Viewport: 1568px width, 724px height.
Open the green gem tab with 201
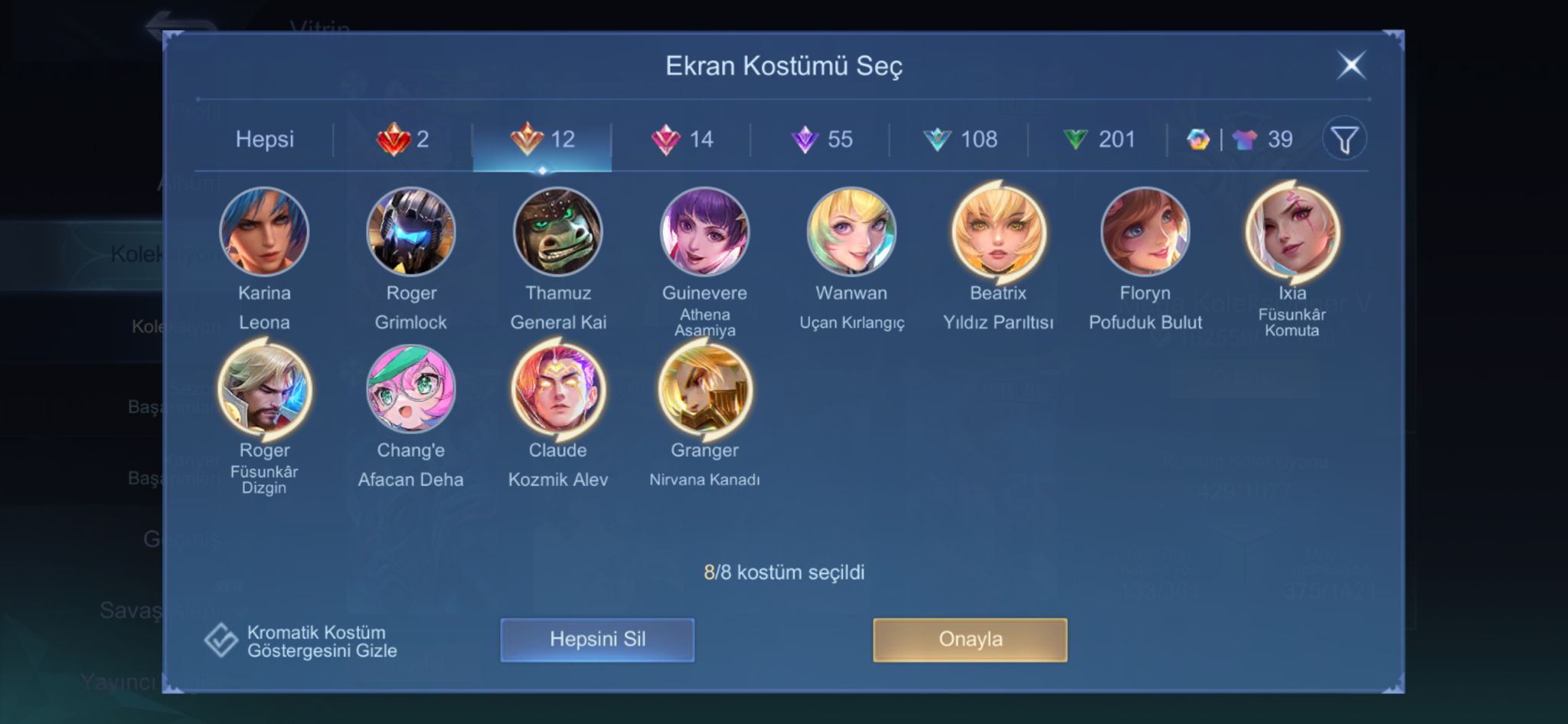point(1099,139)
